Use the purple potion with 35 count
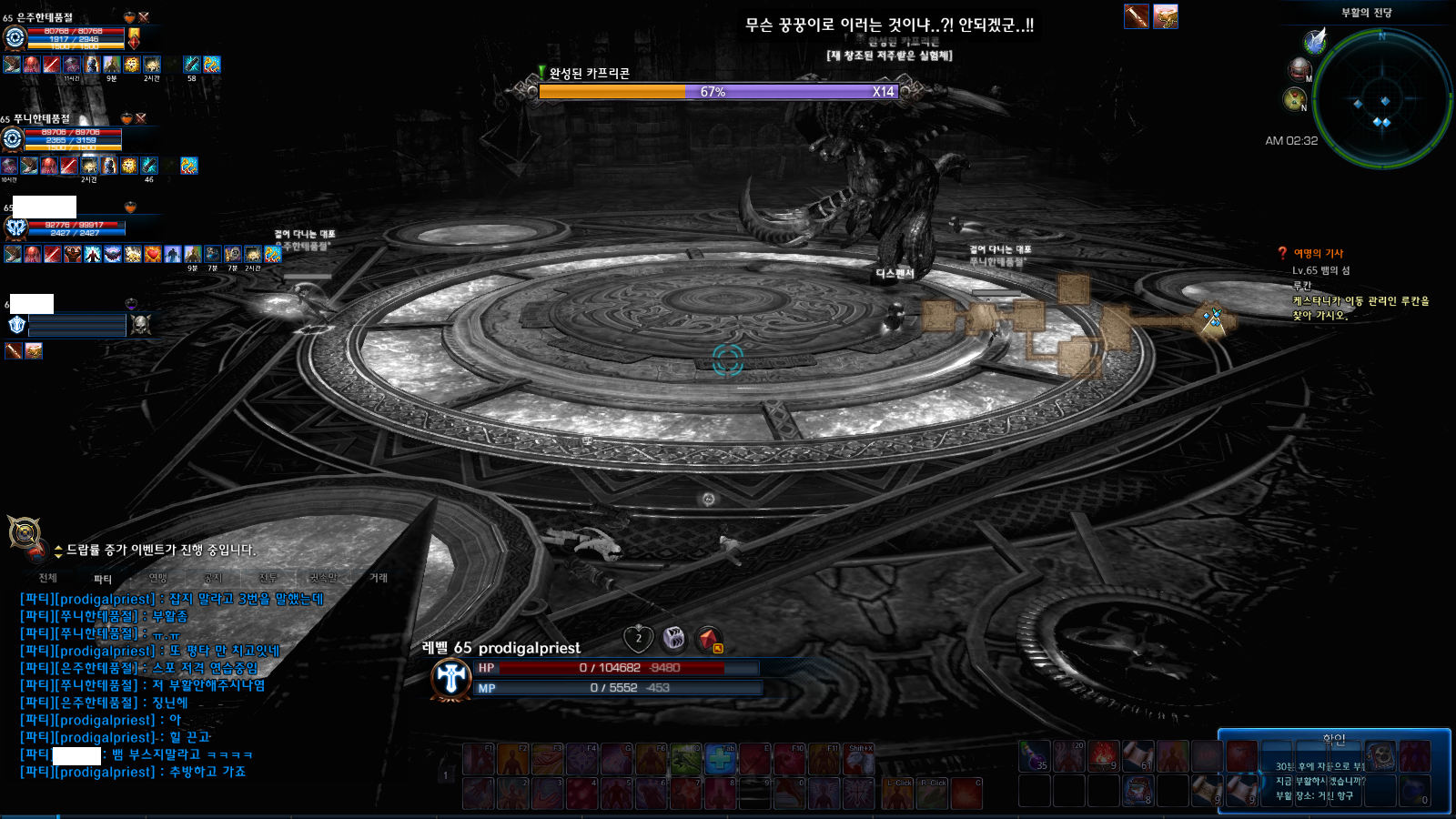The height and width of the screenshot is (819, 1456). point(1034,756)
